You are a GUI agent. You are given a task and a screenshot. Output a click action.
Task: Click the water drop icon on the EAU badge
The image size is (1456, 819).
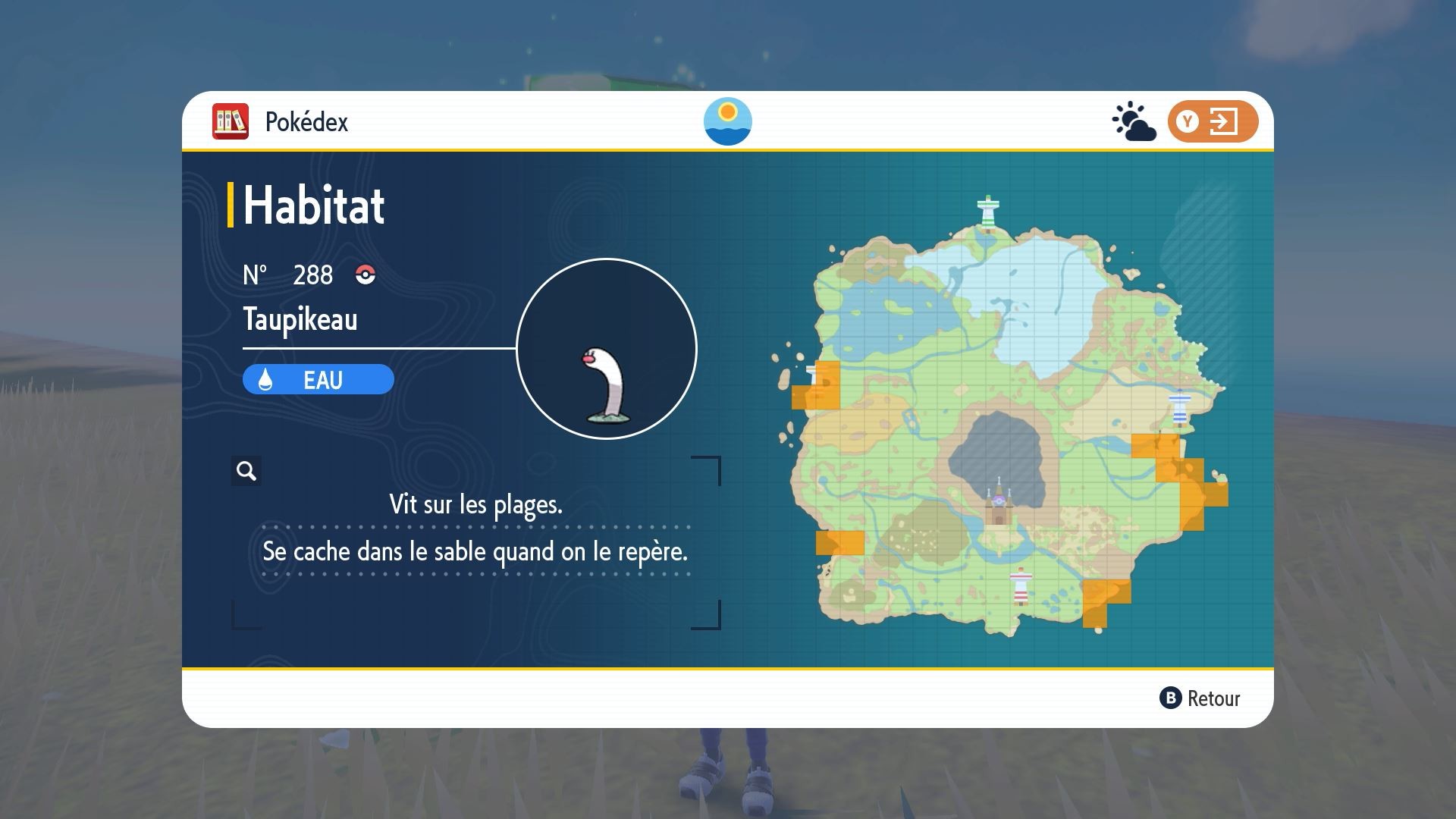266,379
